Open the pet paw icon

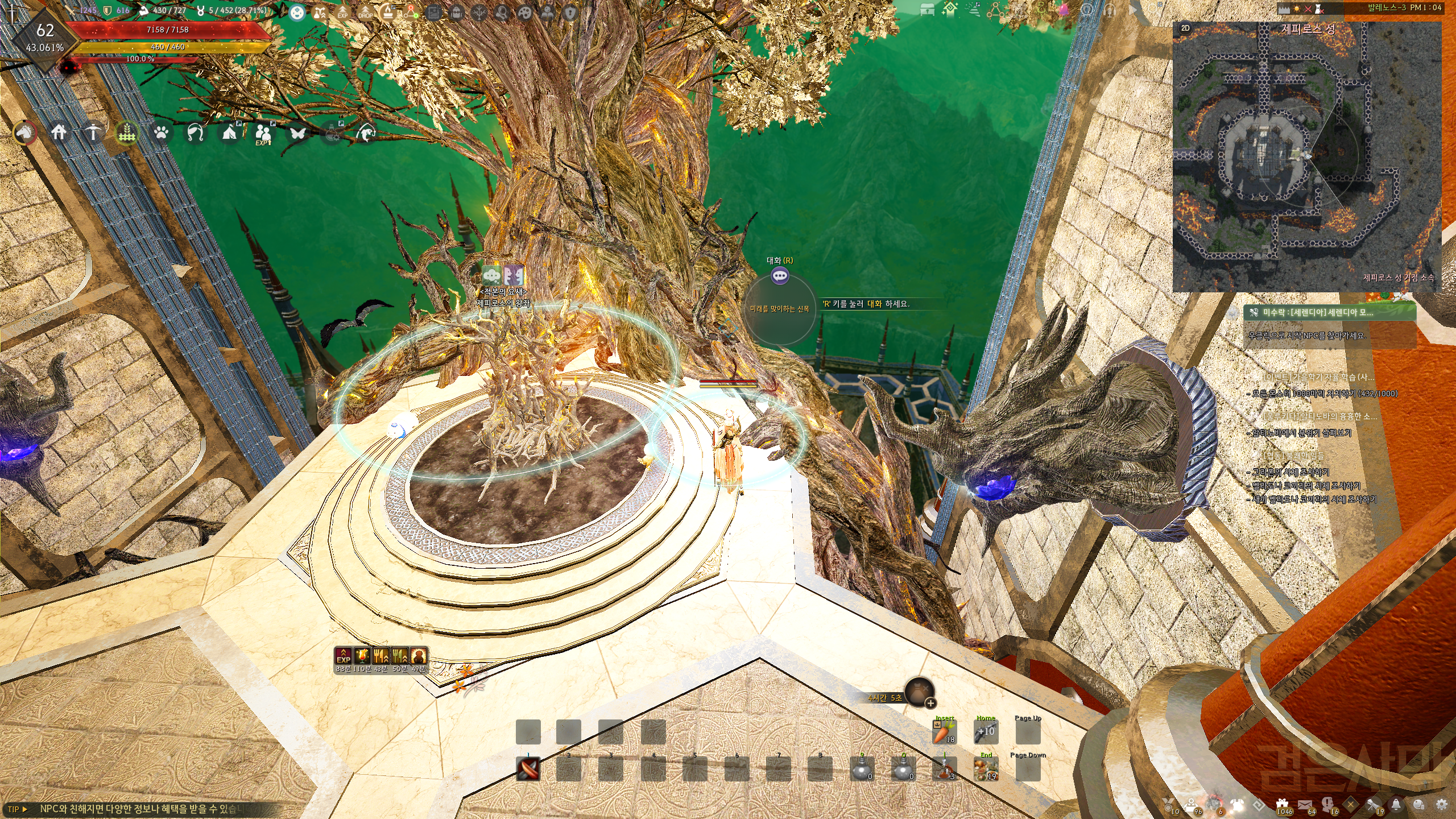(162, 133)
